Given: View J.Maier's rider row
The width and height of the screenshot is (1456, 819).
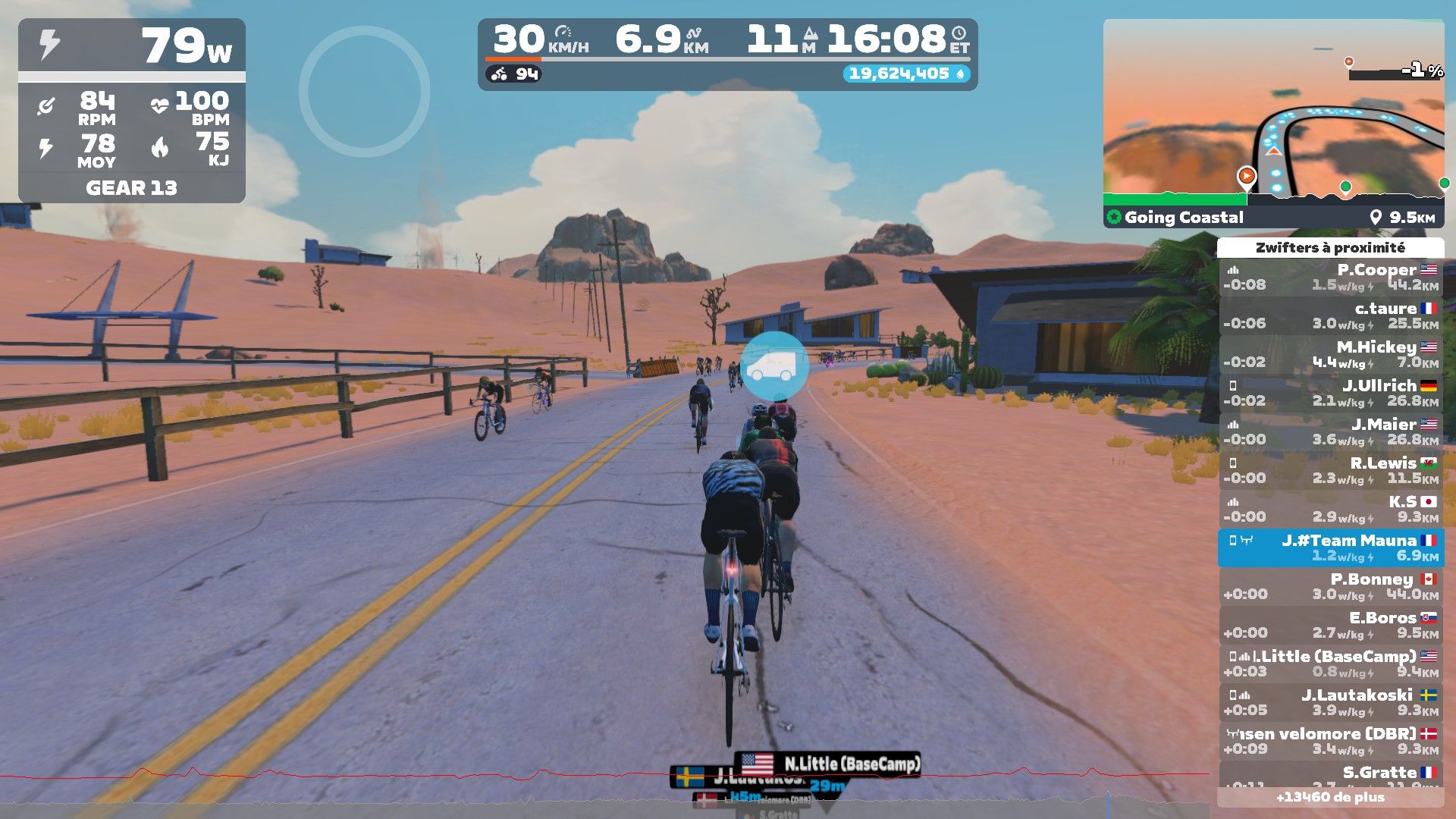Looking at the screenshot, I should click(1331, 432).
